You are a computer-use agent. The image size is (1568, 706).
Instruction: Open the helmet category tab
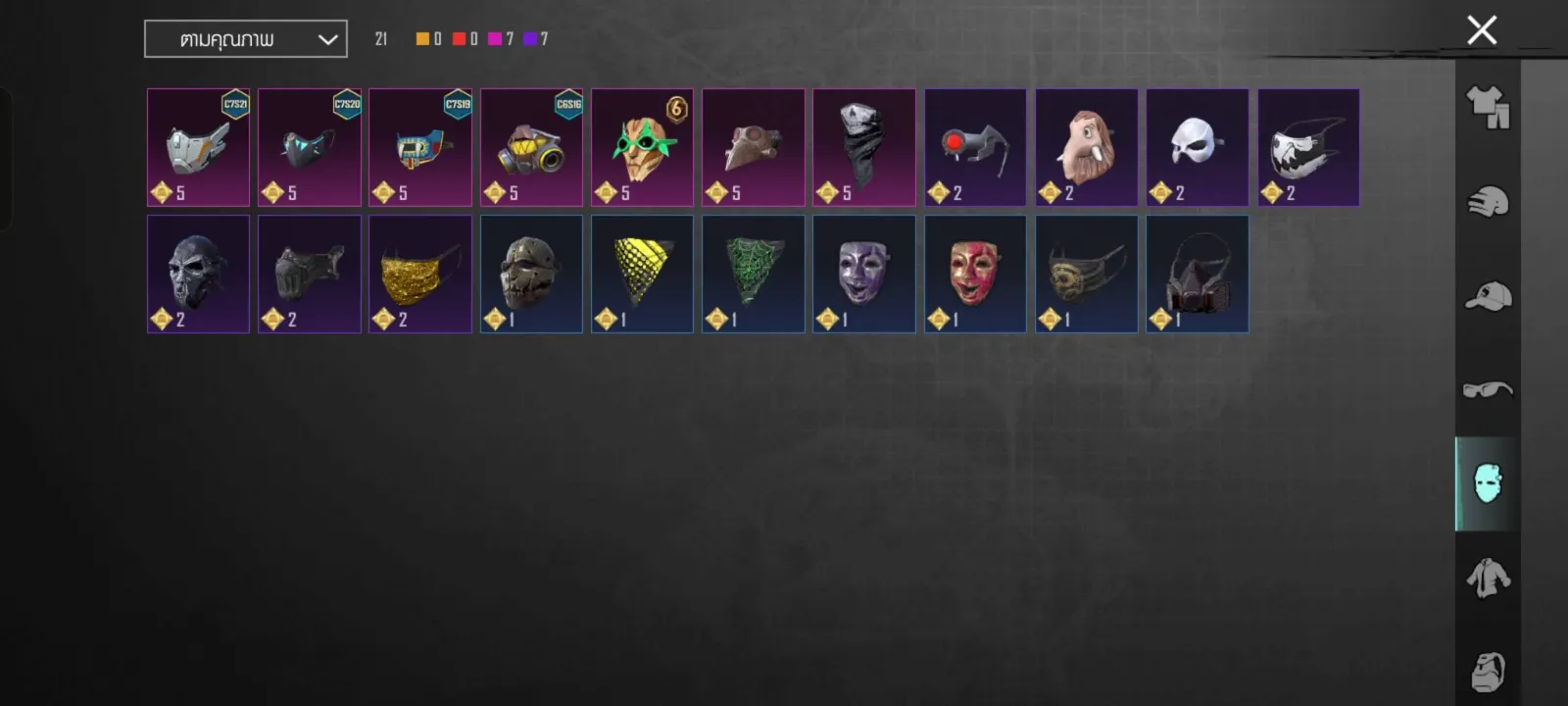1488,202
